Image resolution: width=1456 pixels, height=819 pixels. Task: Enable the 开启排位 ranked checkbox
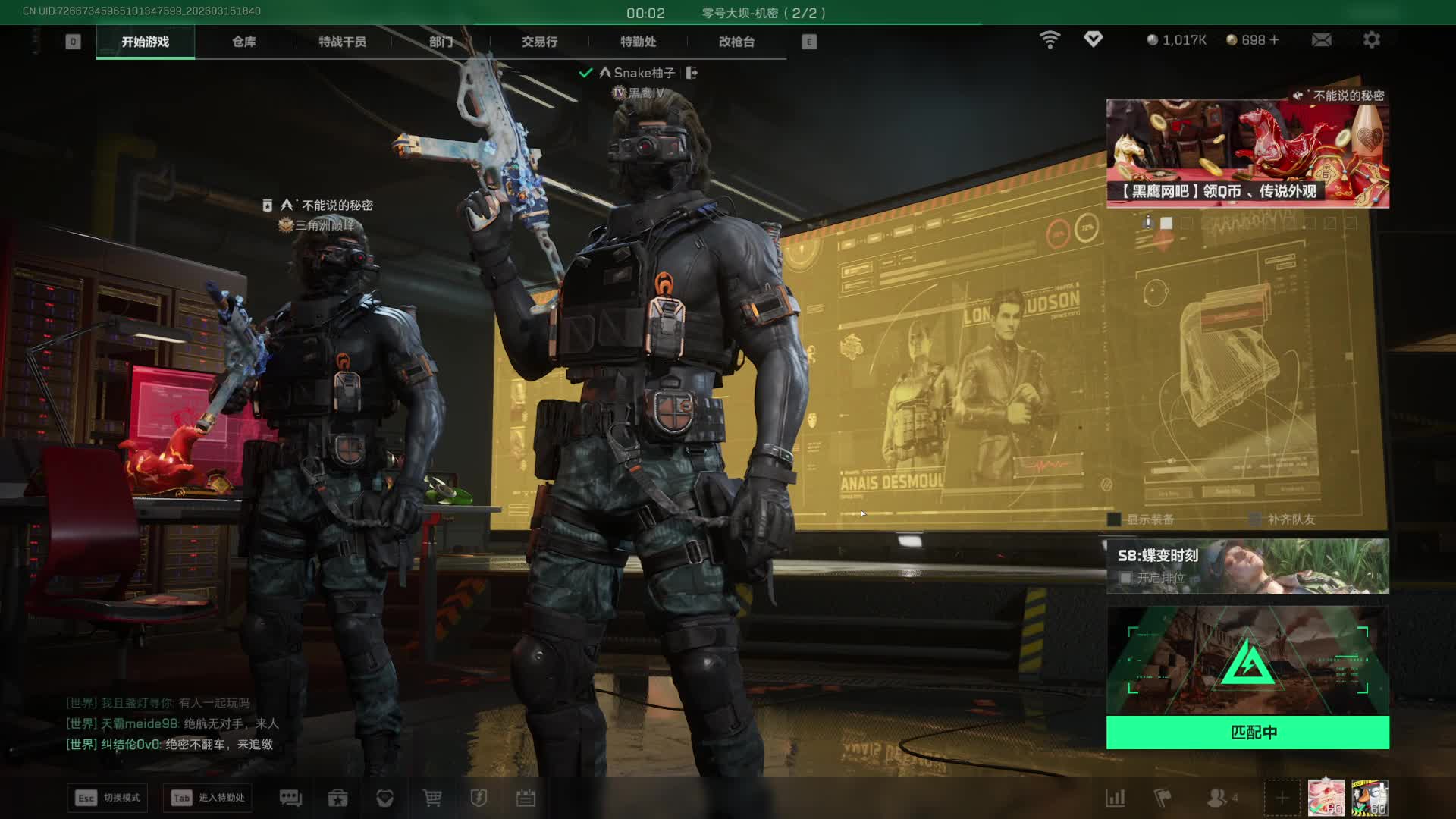click(x=1126, y=578)
